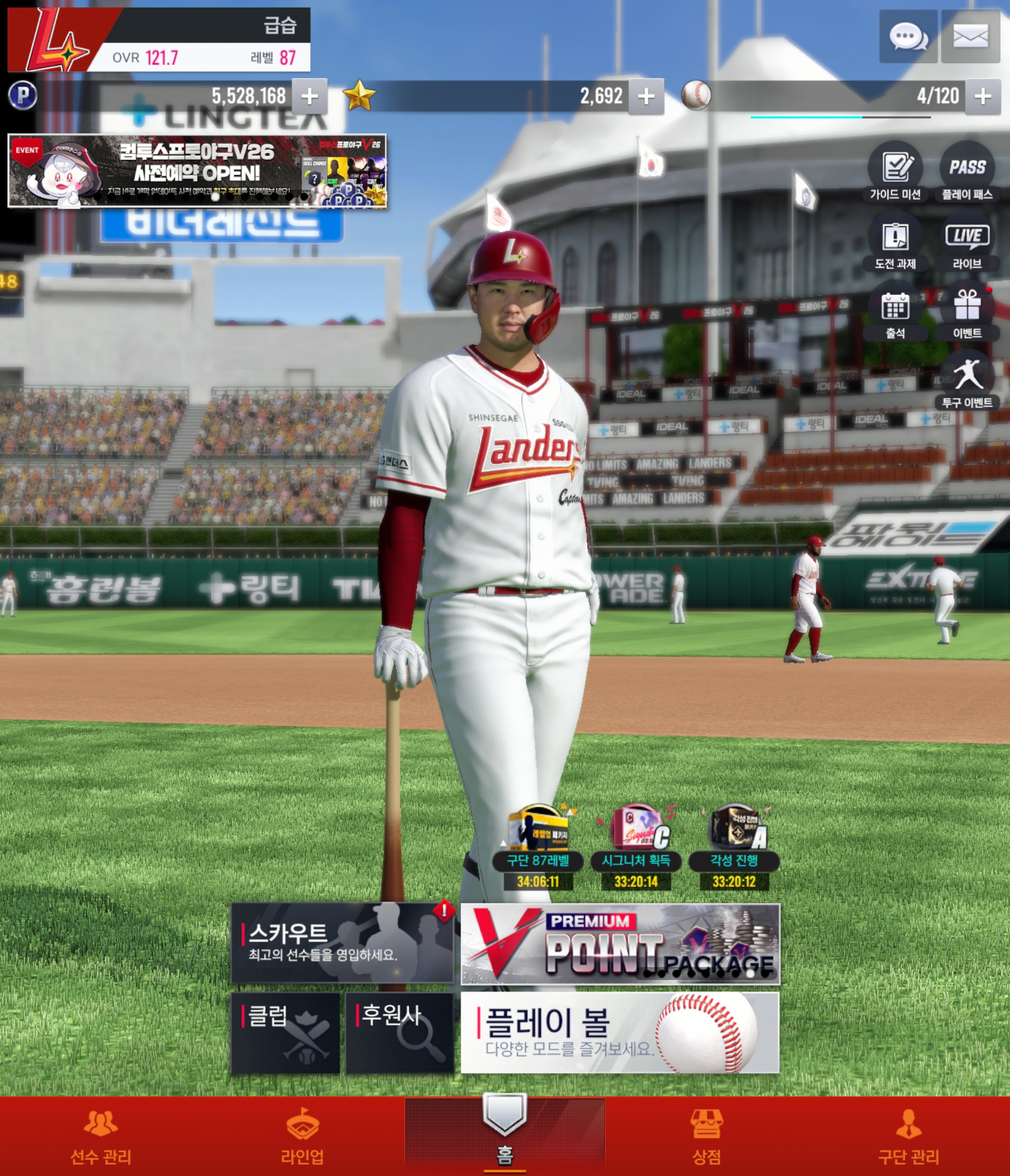
Task: Open the 라이브 LIVE menu
Action: tap(967, 241)
